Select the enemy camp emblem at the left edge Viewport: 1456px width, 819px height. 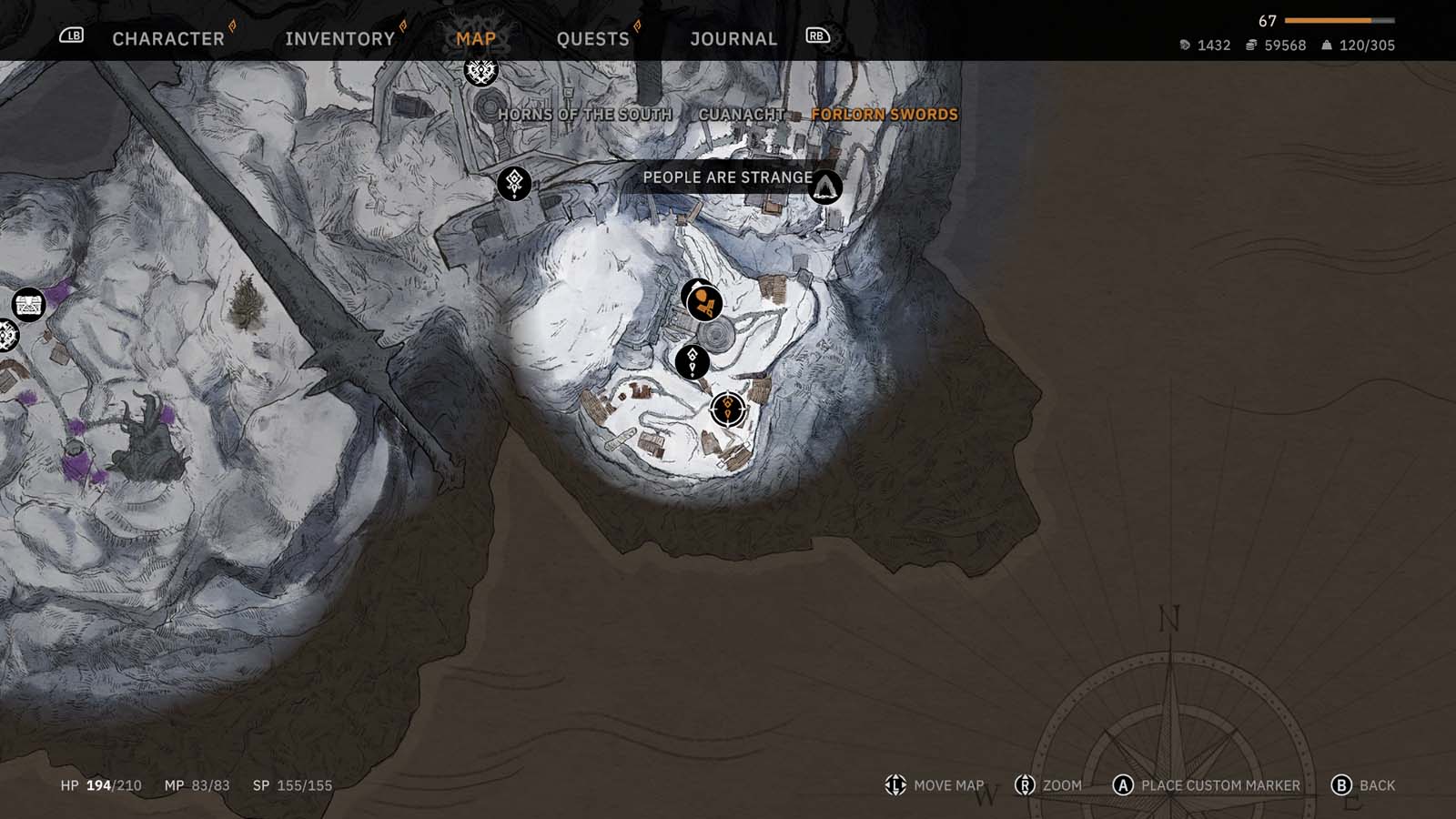[x=7, y=336]
